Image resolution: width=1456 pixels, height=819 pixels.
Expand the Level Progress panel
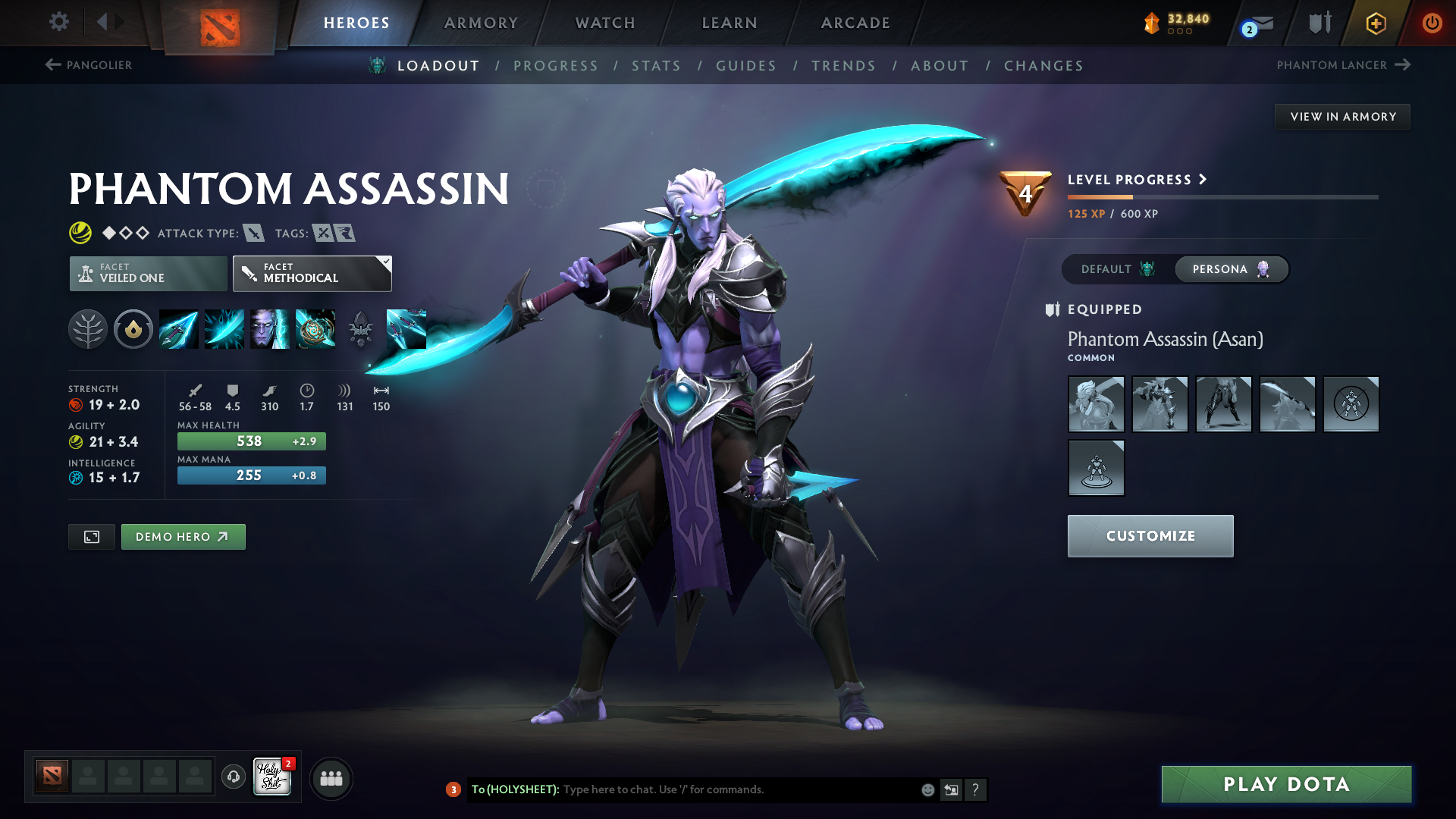tap(1135, 180)
